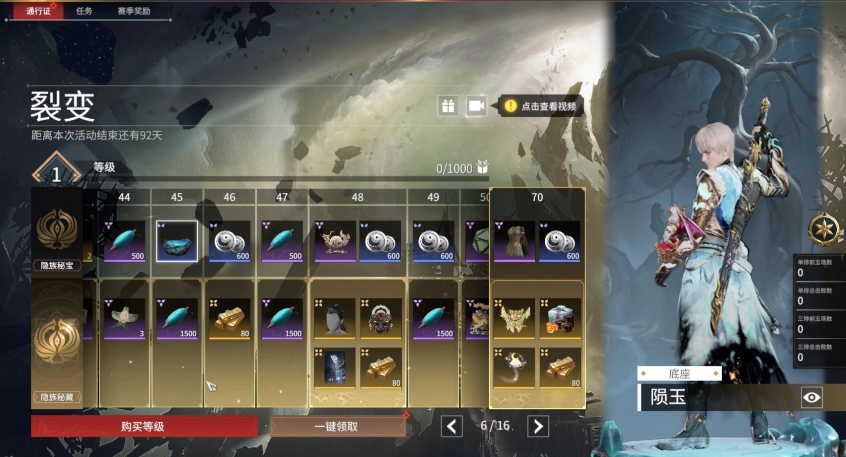
Task: Select the level 48 character portrait reward
Action: coord(334,321)
